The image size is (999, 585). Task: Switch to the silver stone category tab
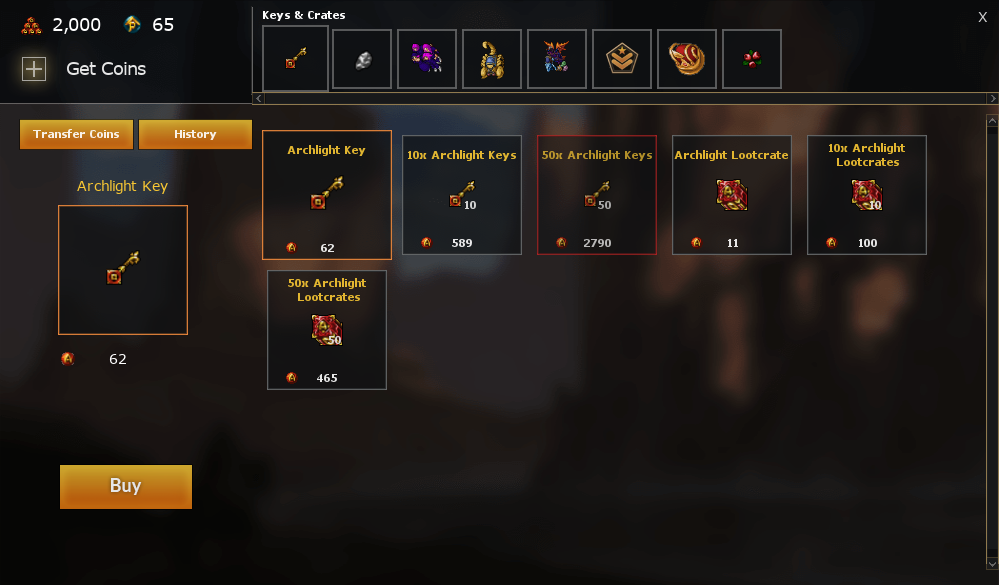point(362,59)
